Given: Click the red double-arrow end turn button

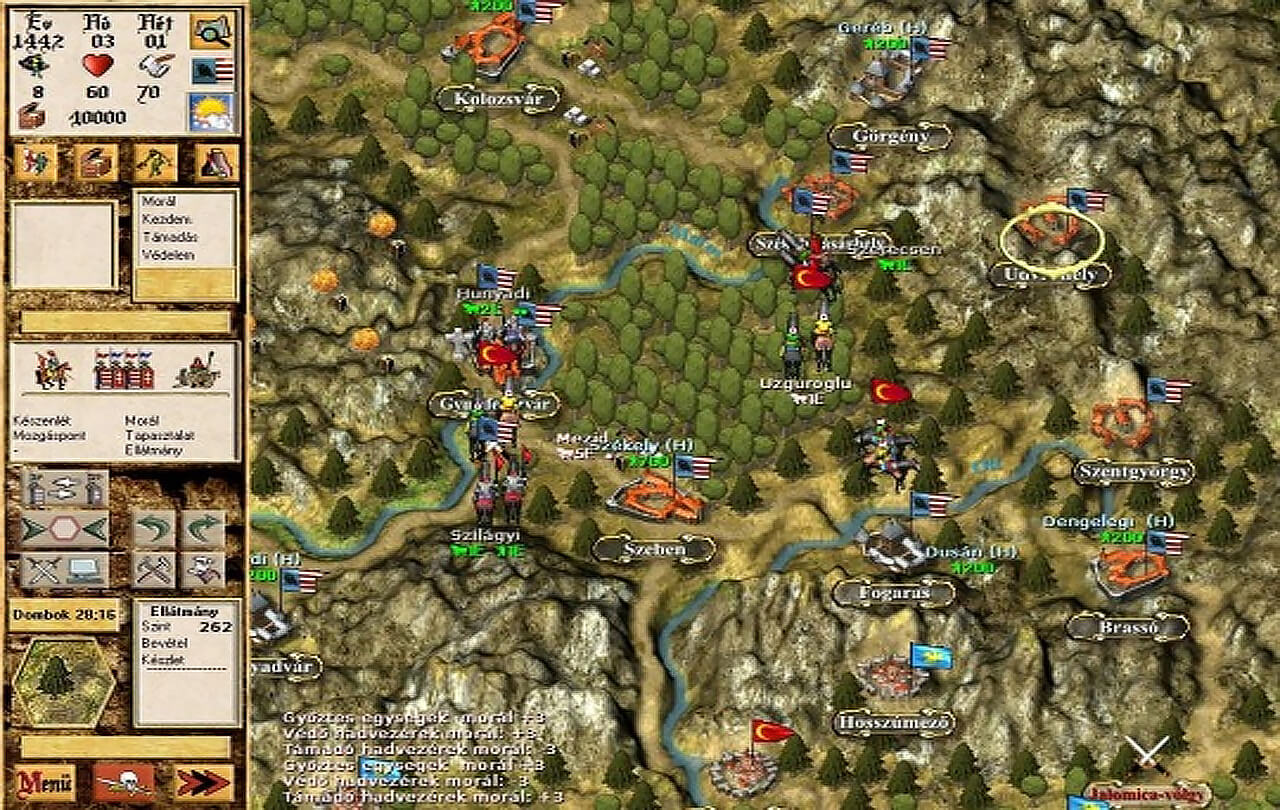Looking at the screenshot, I should pos(204,781).
